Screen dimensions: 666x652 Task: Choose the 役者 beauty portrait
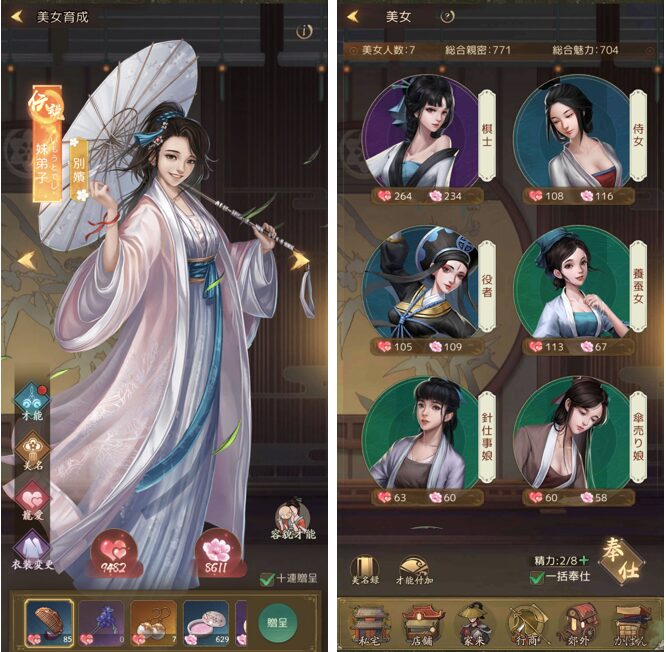(x=420, y=285)
